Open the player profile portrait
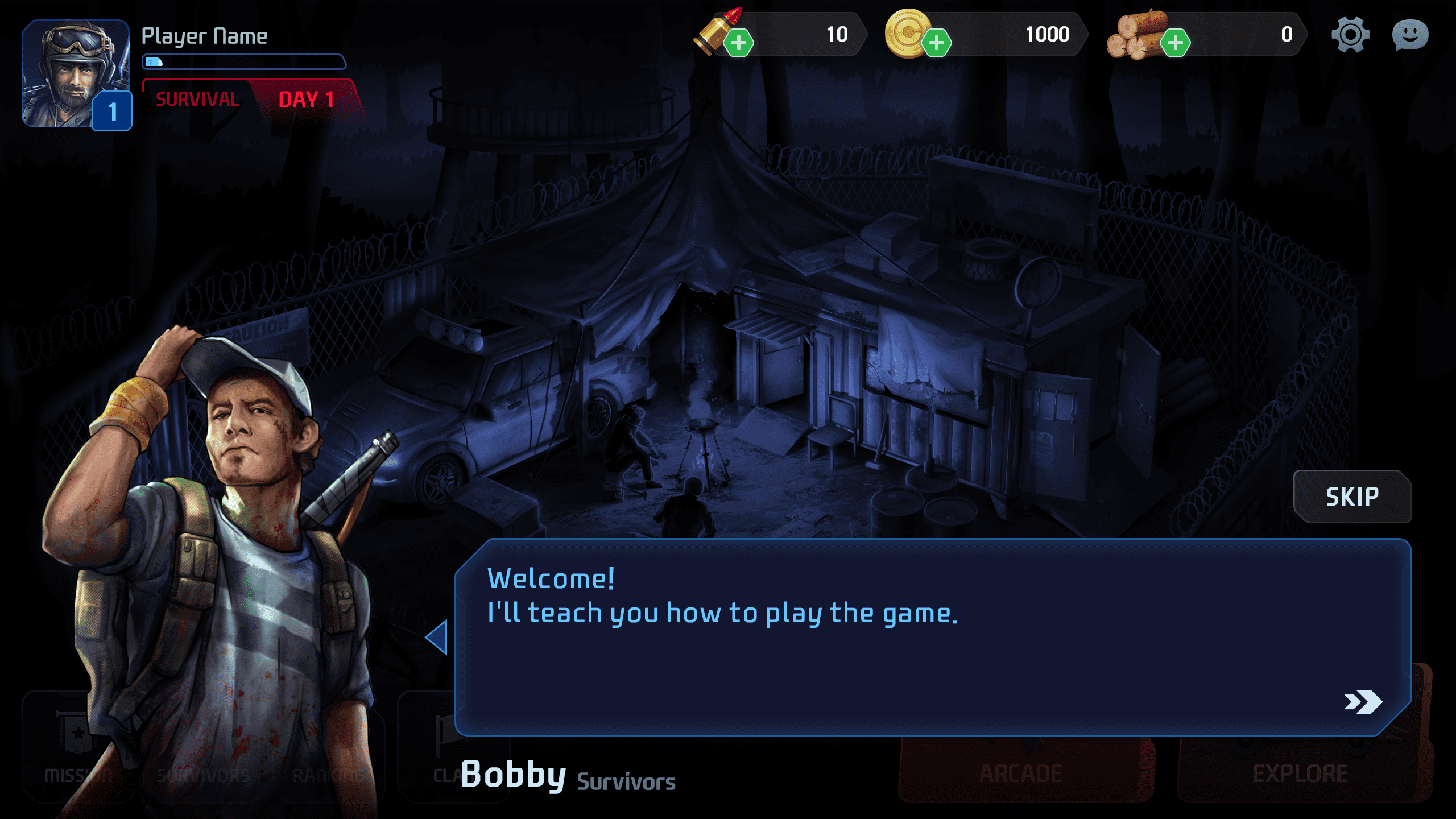The height and width of the screenshot is (819, 1456). coord(75,74)
